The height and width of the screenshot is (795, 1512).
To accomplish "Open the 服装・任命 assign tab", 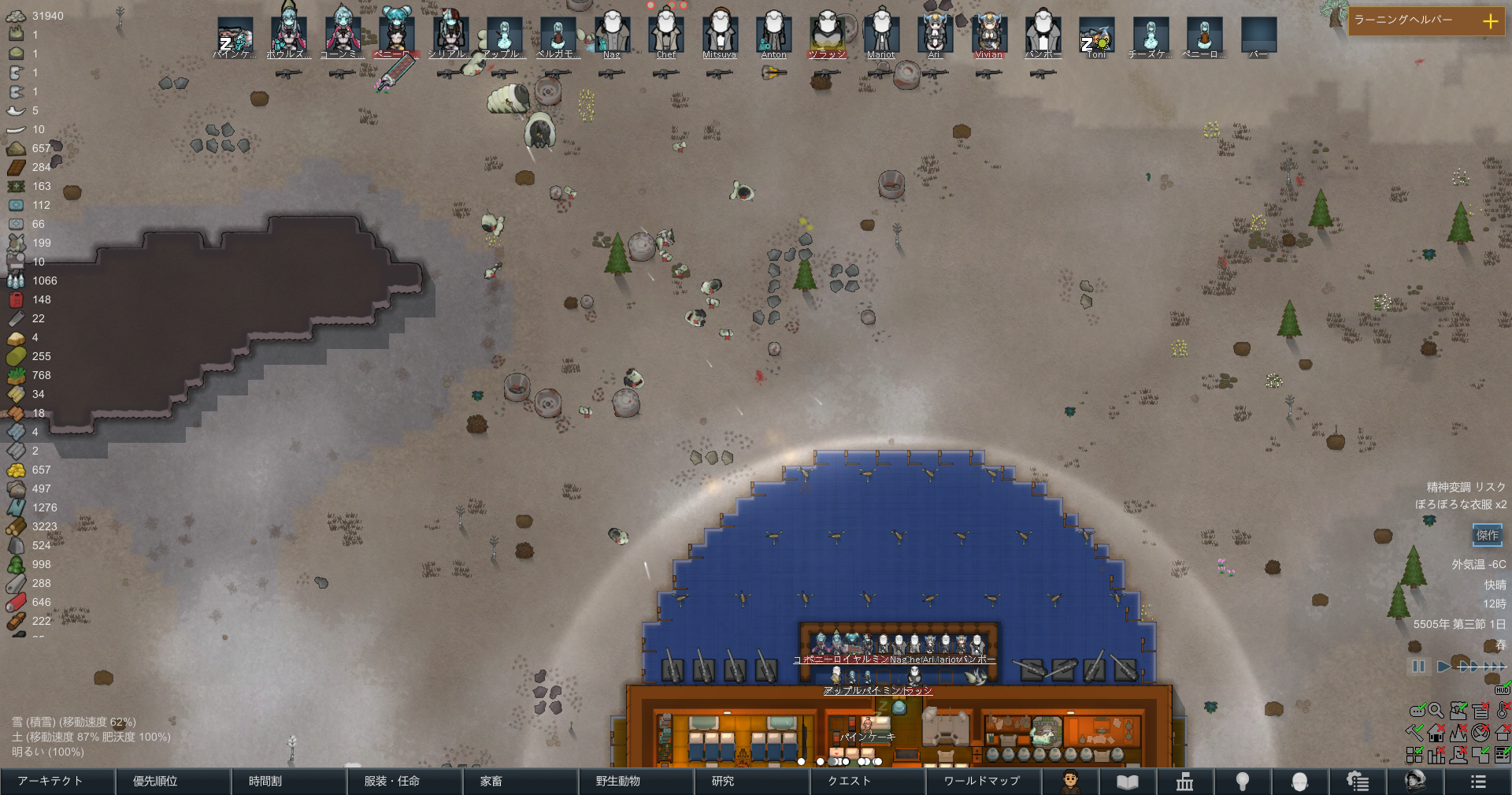I will point(405,782).
